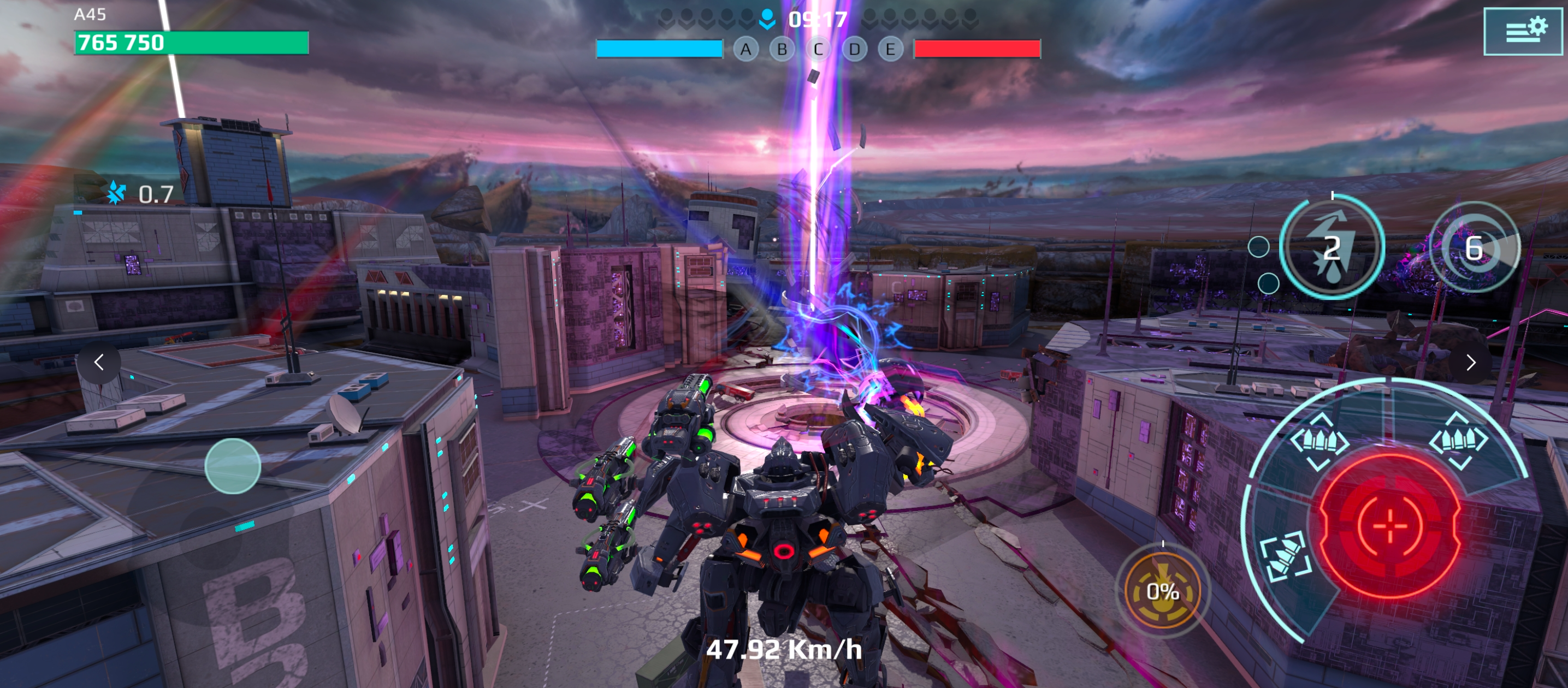
Task: Fire all weapons with the red crosshair button
Action: pyautogui.click(x=1389, y=524)
